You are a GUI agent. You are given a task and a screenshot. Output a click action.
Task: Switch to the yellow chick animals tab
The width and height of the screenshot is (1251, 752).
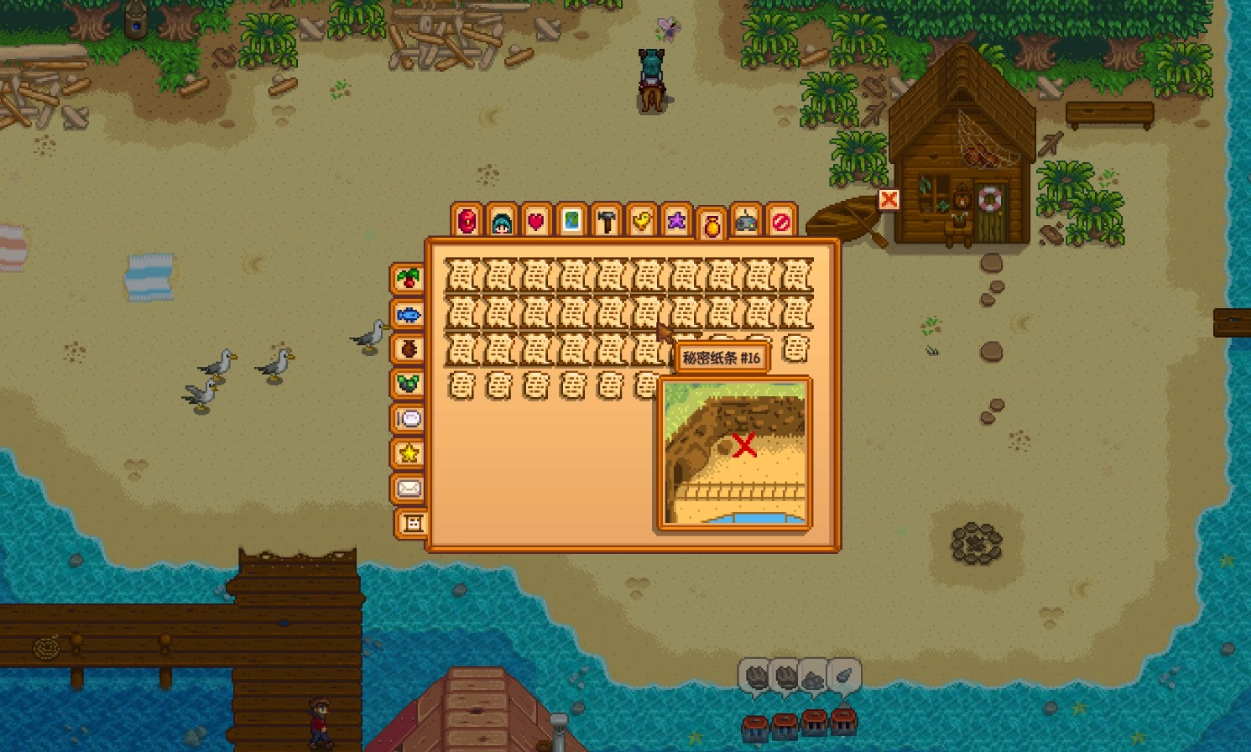point(642,220)
